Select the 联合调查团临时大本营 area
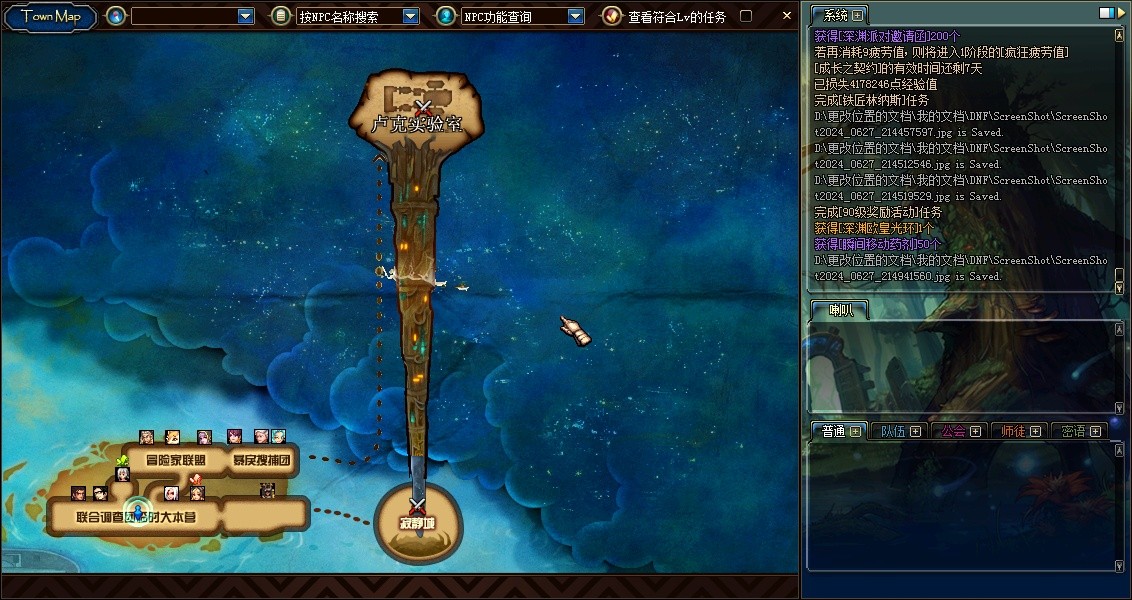 point(136,517)
